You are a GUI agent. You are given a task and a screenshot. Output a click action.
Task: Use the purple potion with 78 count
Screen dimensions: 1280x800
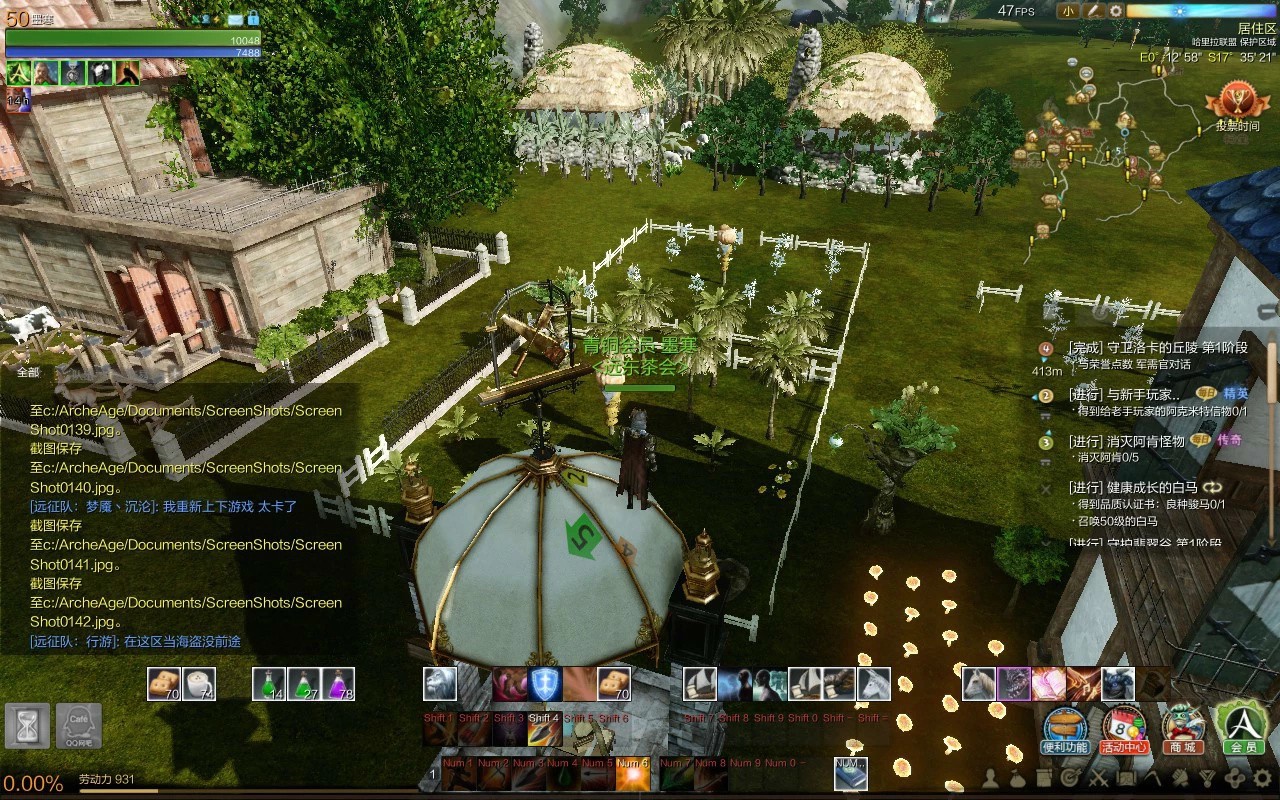[x=339, y=684]
